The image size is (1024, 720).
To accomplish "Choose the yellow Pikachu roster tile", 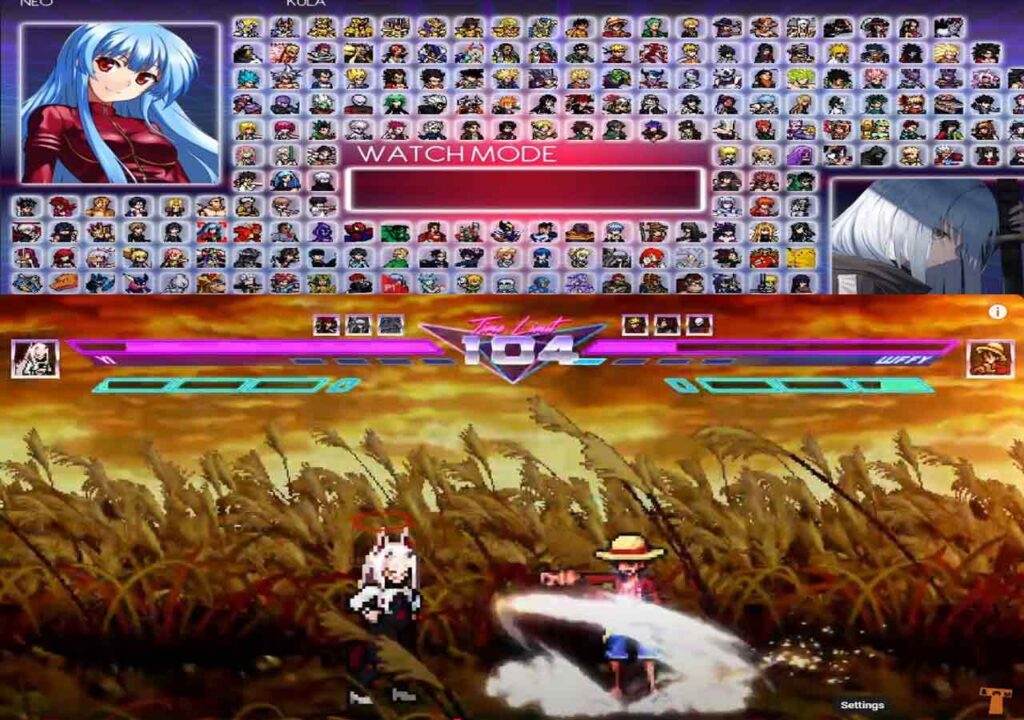I will point(800,258).
